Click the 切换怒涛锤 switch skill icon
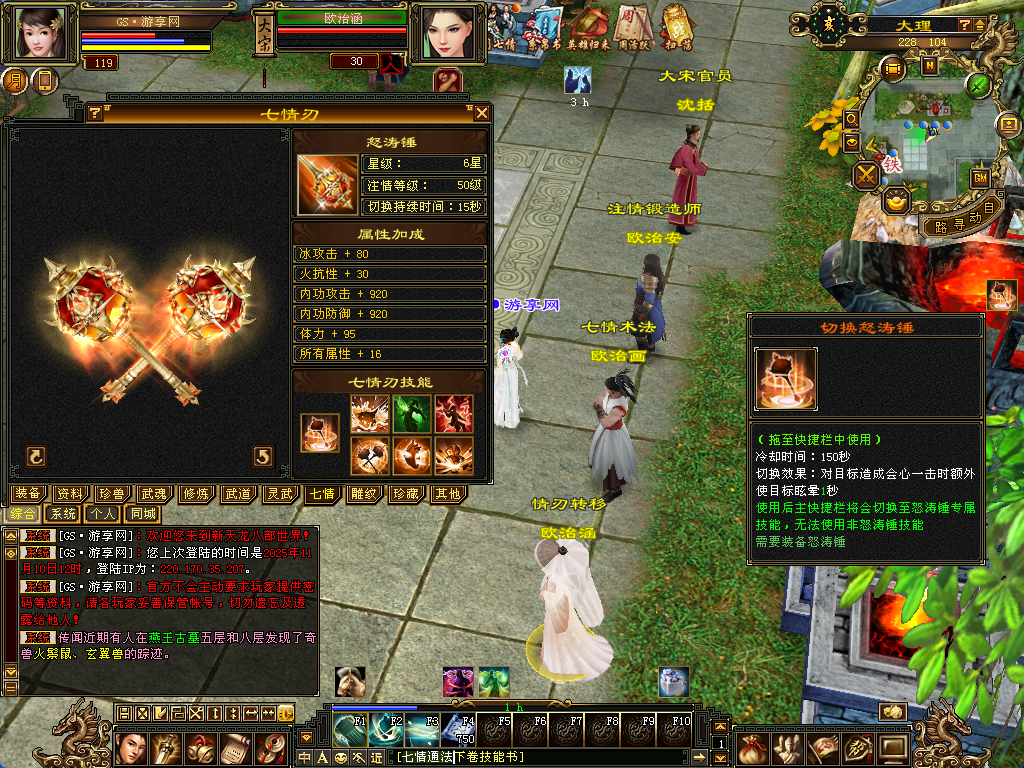 click(x=320, y=433)
